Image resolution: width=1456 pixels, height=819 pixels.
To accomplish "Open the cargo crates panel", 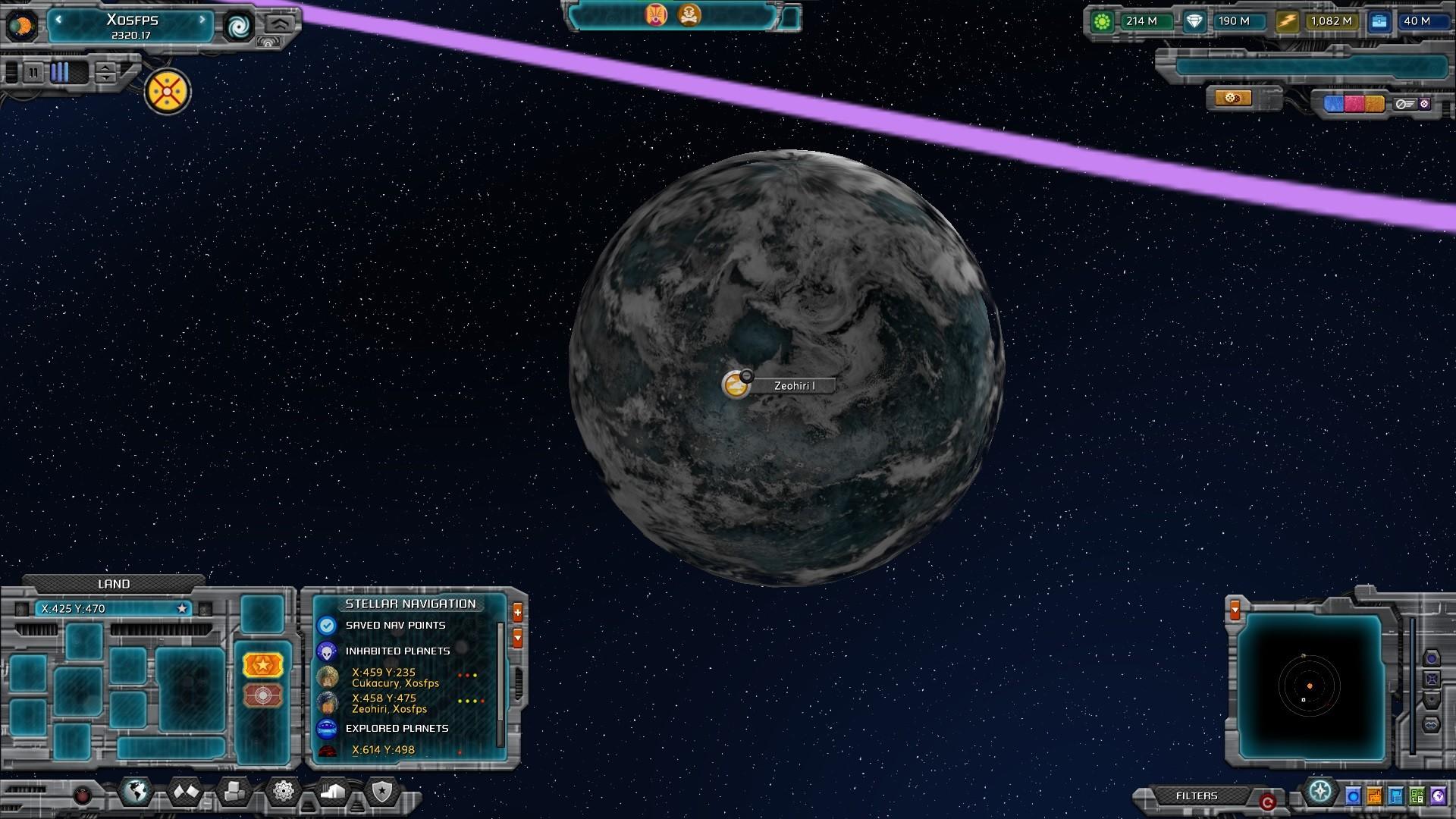I will (234, 792).
